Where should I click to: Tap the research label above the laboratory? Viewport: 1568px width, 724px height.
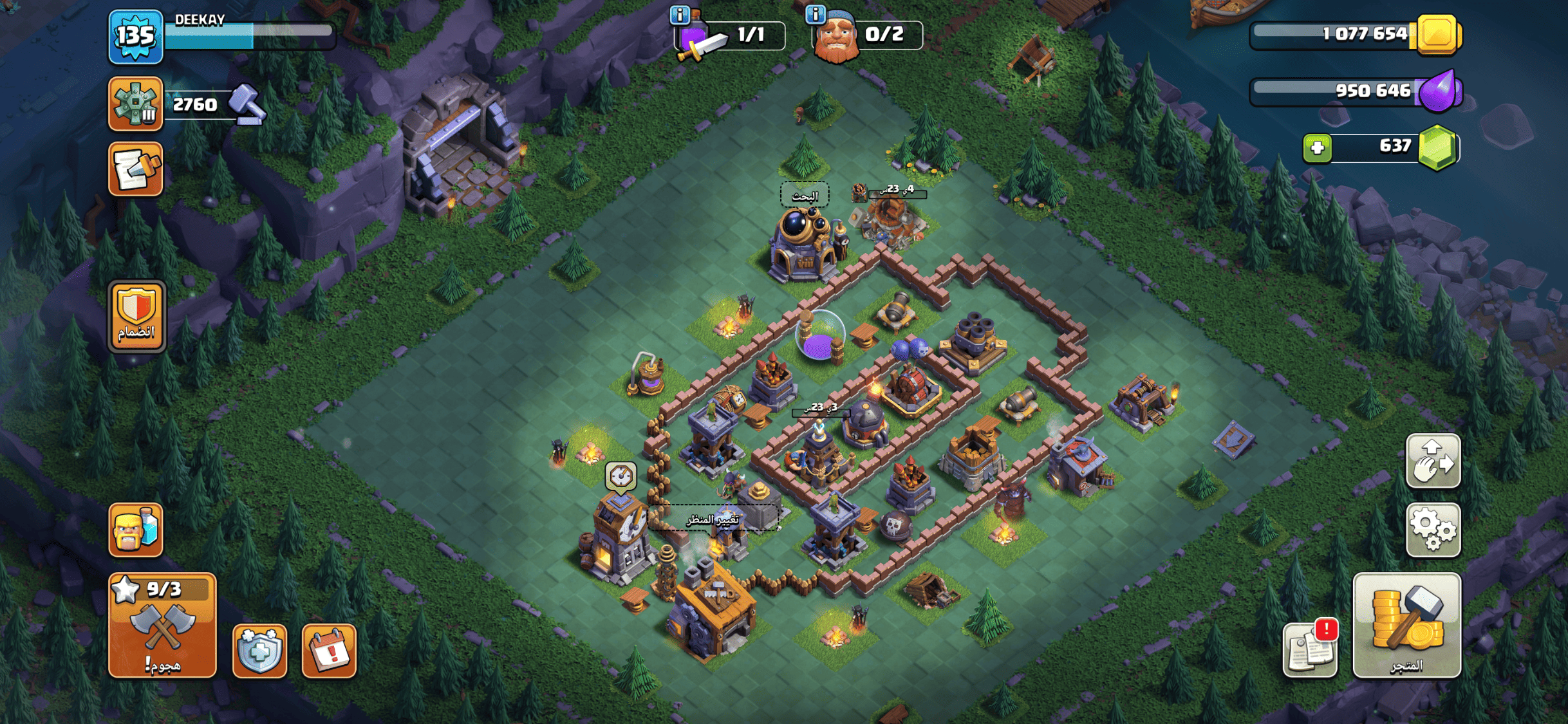805,196
